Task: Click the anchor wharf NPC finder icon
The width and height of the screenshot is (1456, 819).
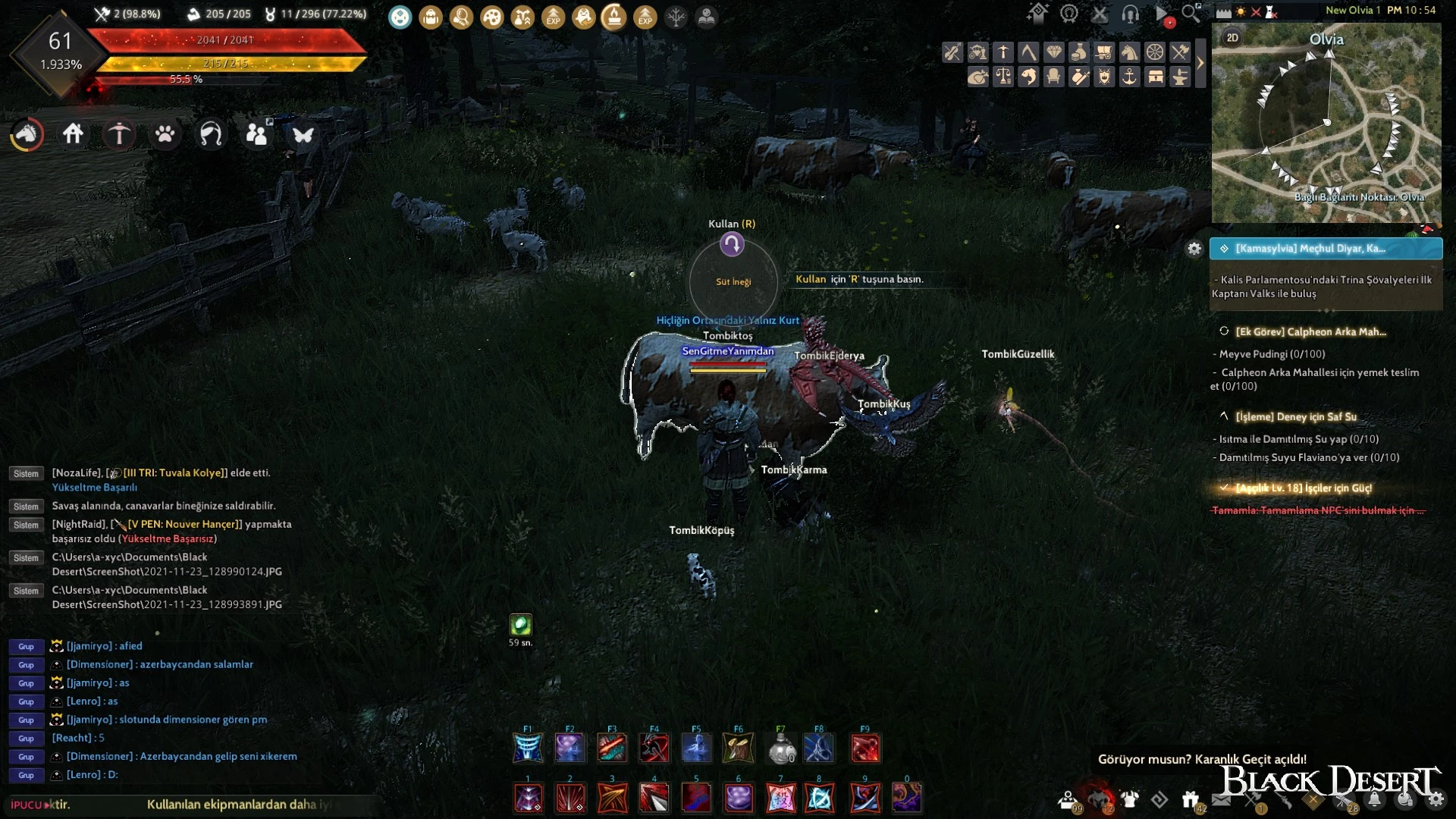Action: click(x=1129, y=77)
